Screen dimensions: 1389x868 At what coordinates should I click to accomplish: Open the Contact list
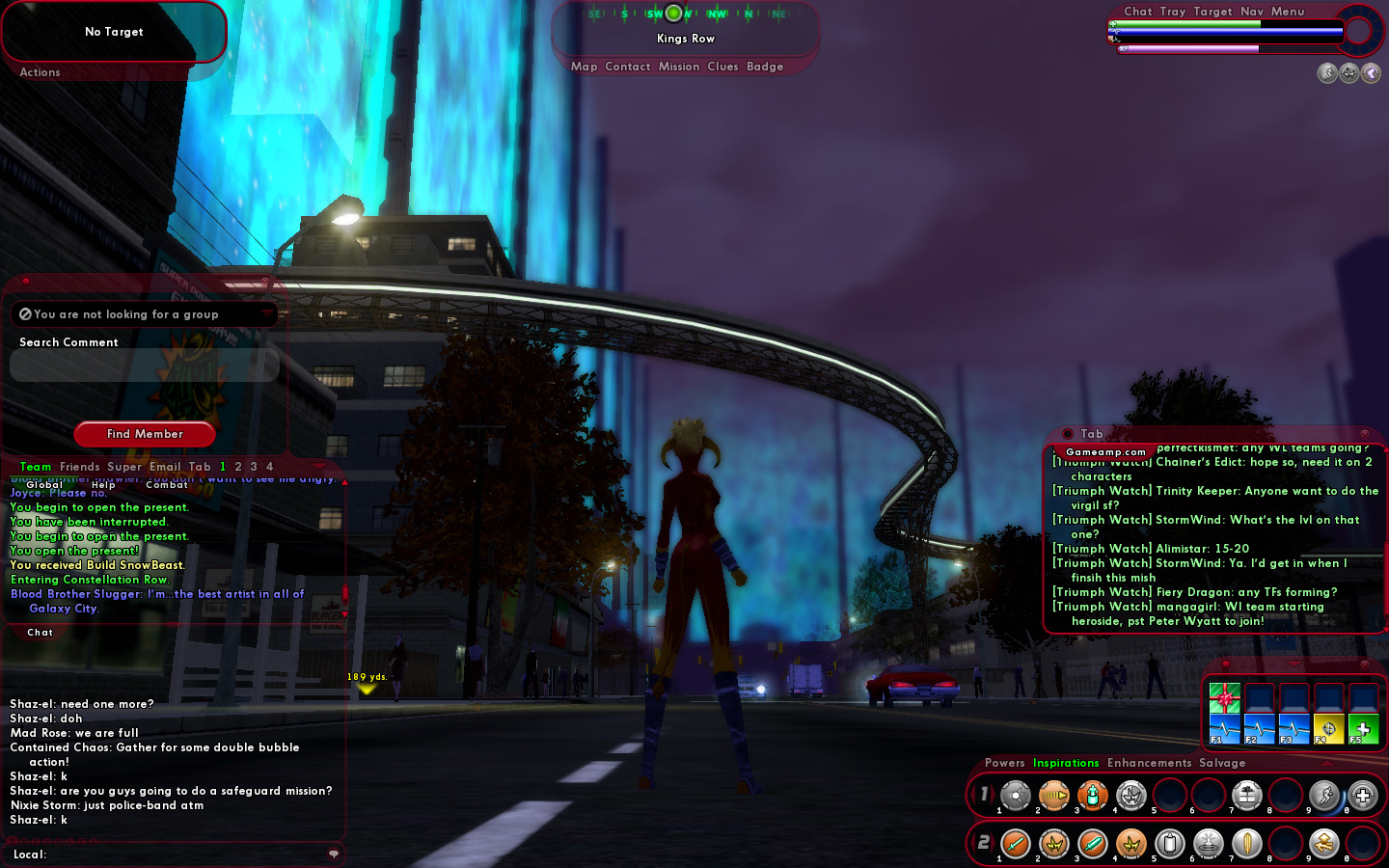coord(628,67)
